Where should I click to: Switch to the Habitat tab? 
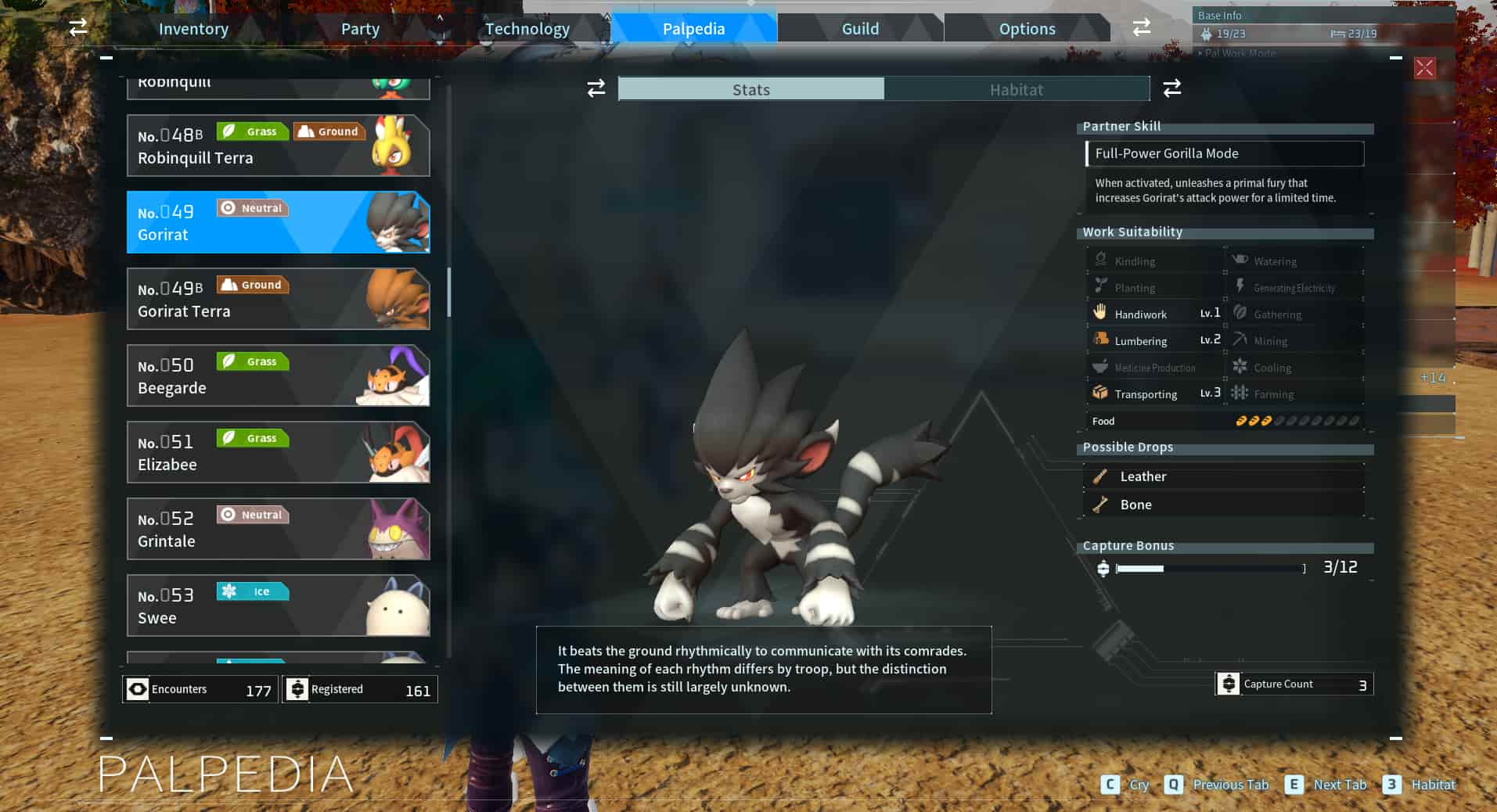(x=1017, y=89)
